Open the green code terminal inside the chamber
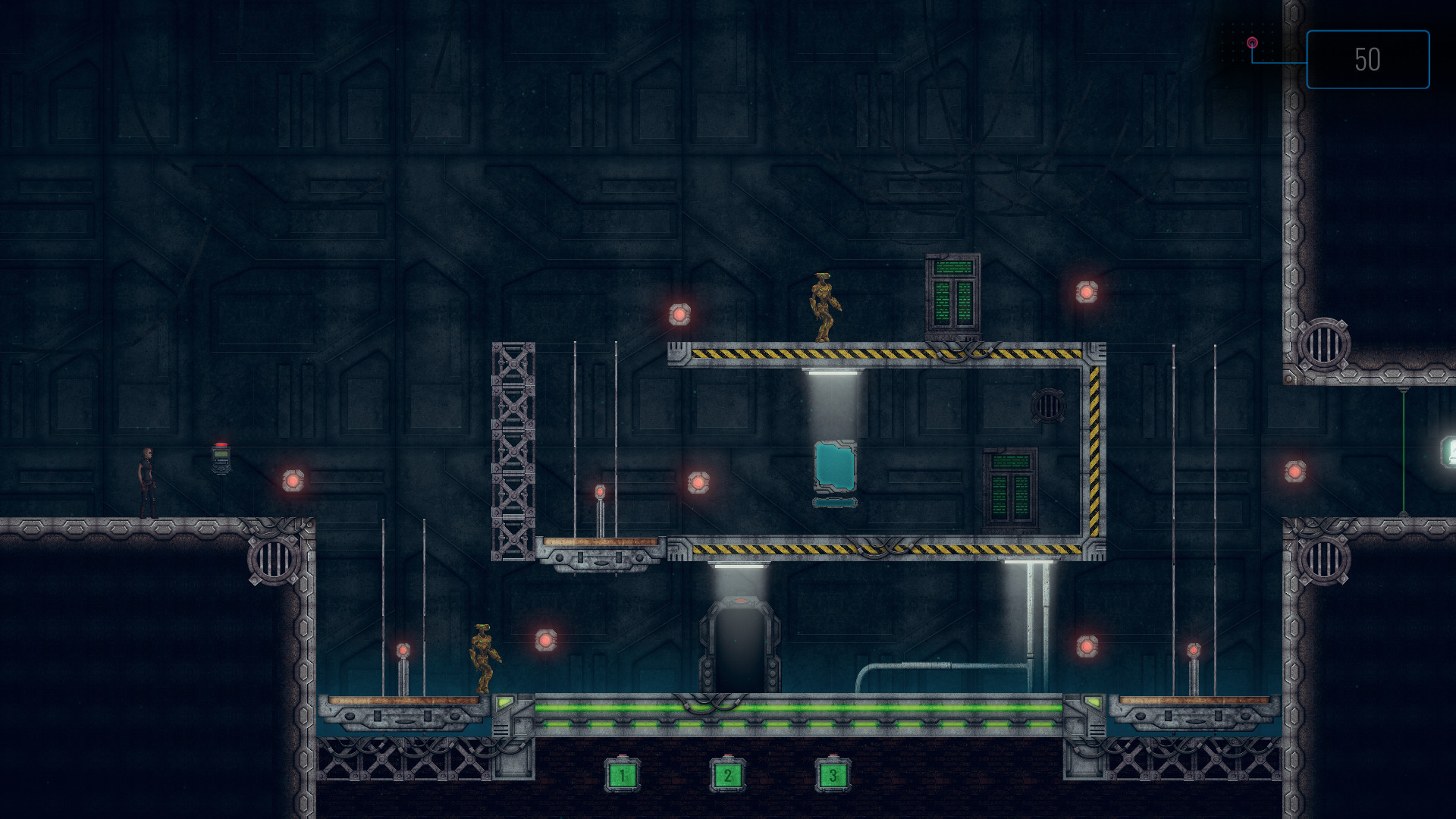Viewport: 1456px width, 819px height. click(1009, 485)
